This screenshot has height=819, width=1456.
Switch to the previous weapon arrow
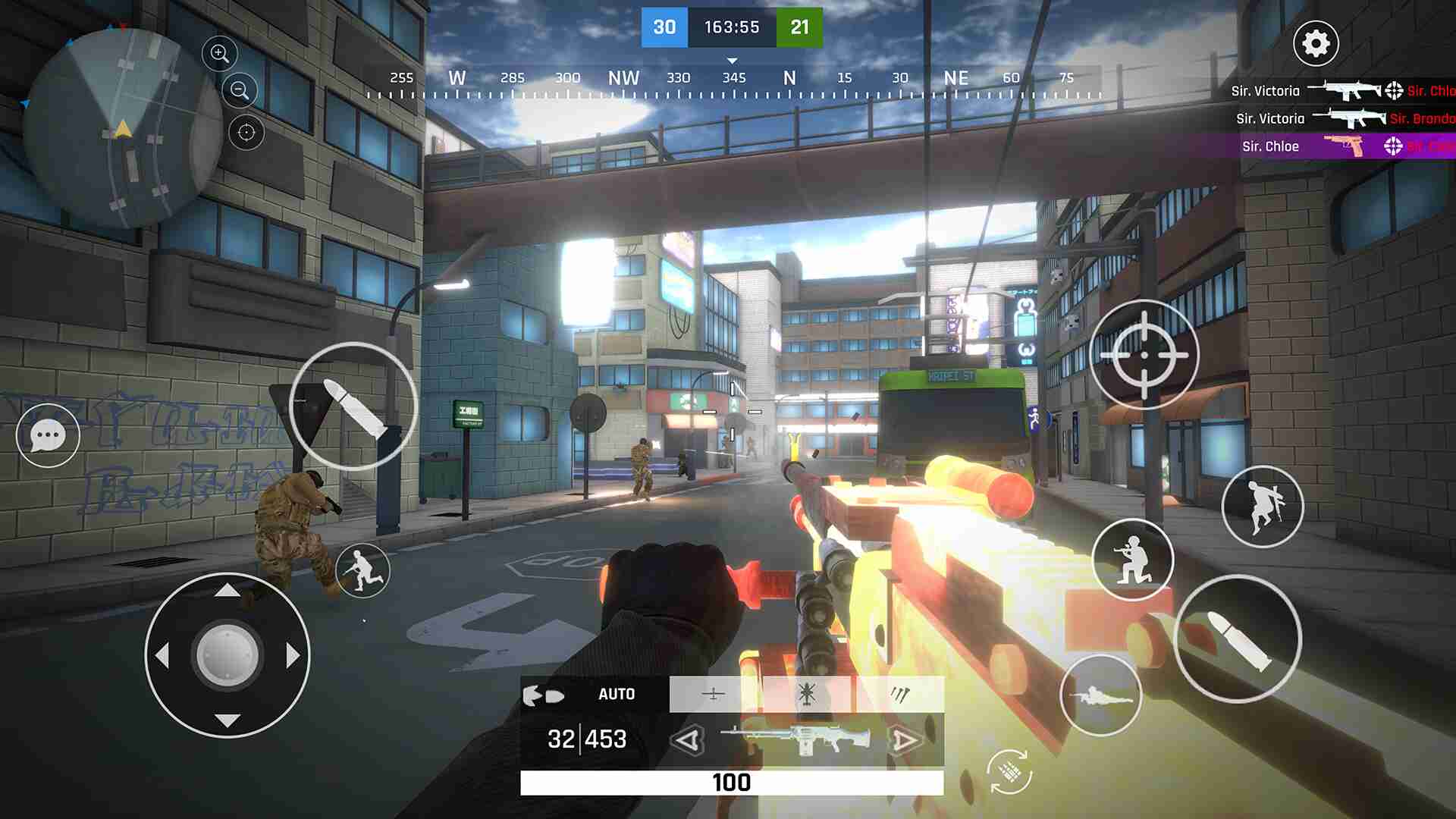(689, 740)
